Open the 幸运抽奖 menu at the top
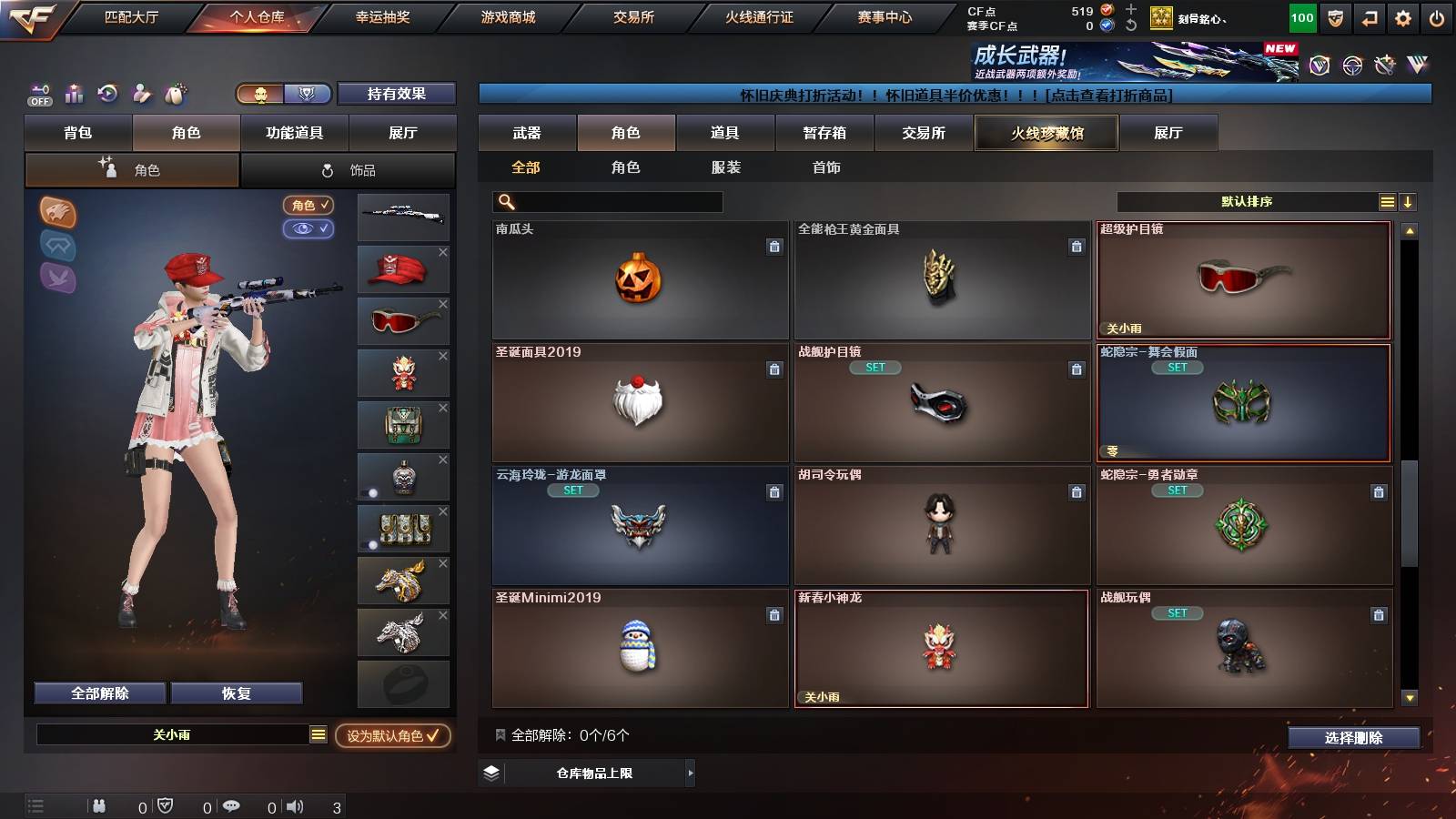The height and width of the screenshot is (819, 1456). [382, 15]
